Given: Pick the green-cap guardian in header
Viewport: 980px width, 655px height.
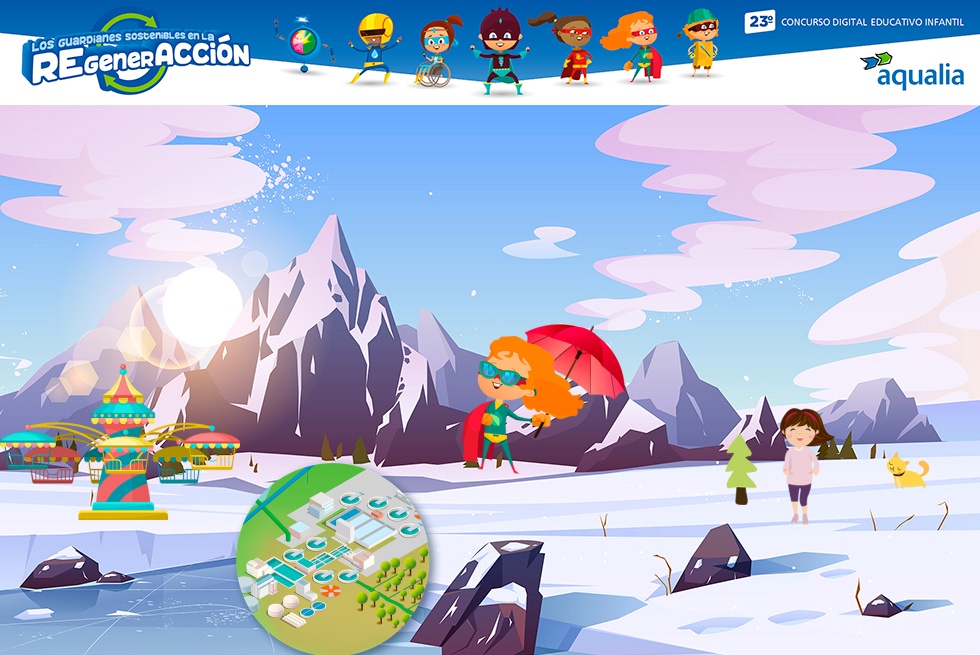Looking at the screenshot, I should coord(701,42).
